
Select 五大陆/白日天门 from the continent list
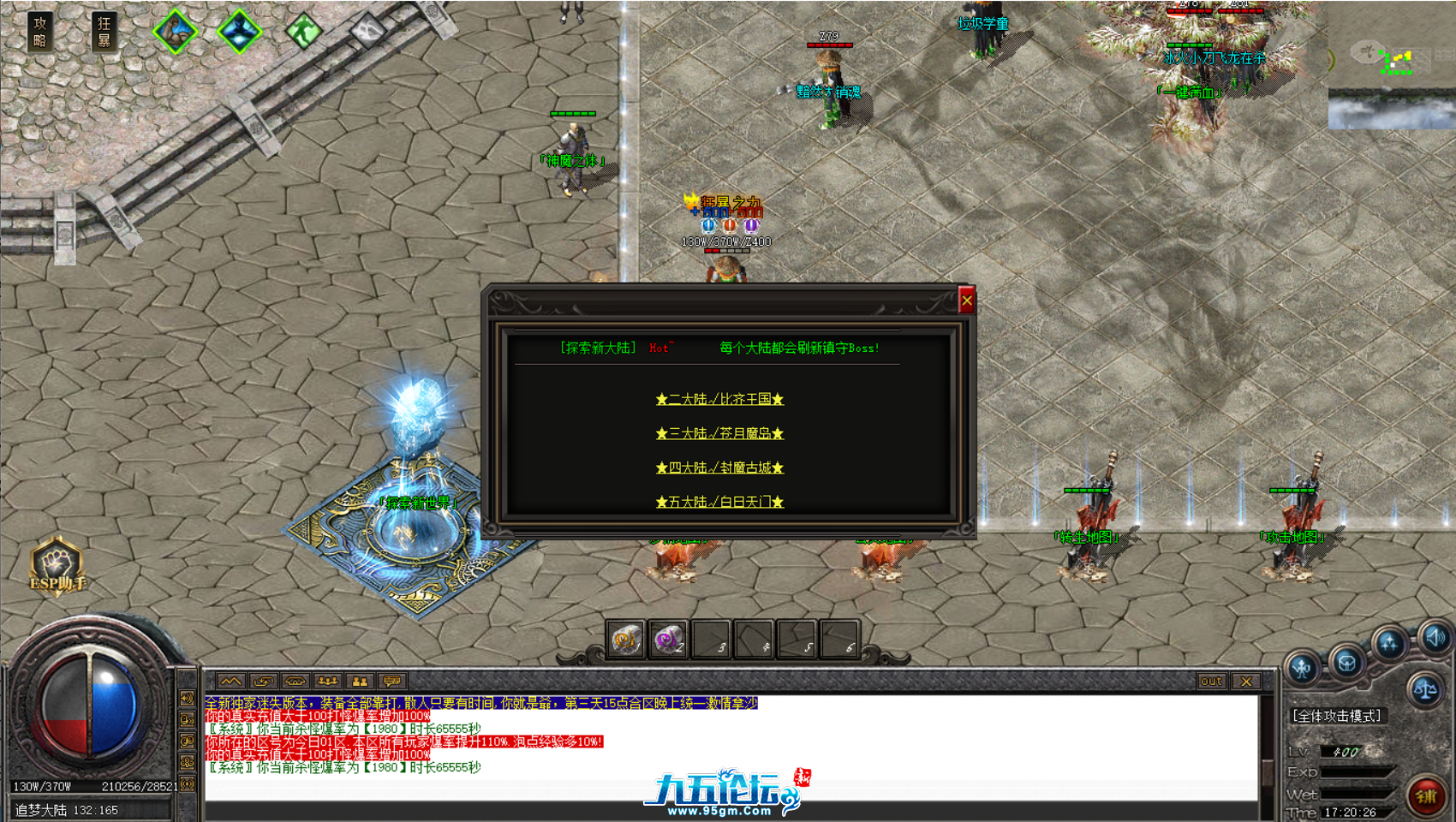[720, 503]
